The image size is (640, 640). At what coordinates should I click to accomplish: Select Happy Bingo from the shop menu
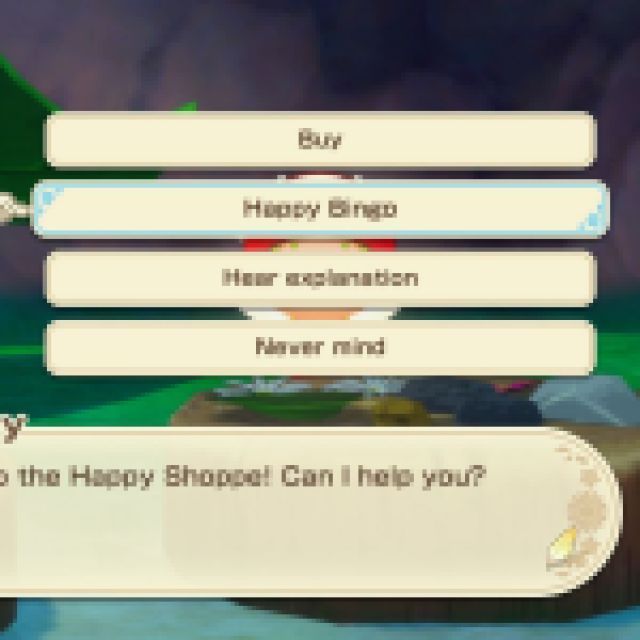(x=320, y=209)
